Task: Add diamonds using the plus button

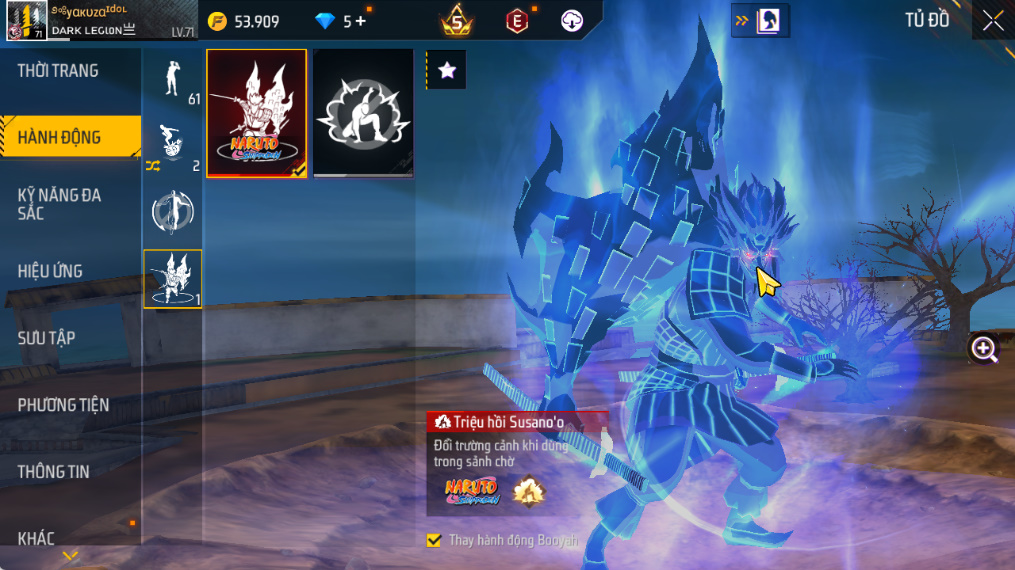Action: (360, 21)
